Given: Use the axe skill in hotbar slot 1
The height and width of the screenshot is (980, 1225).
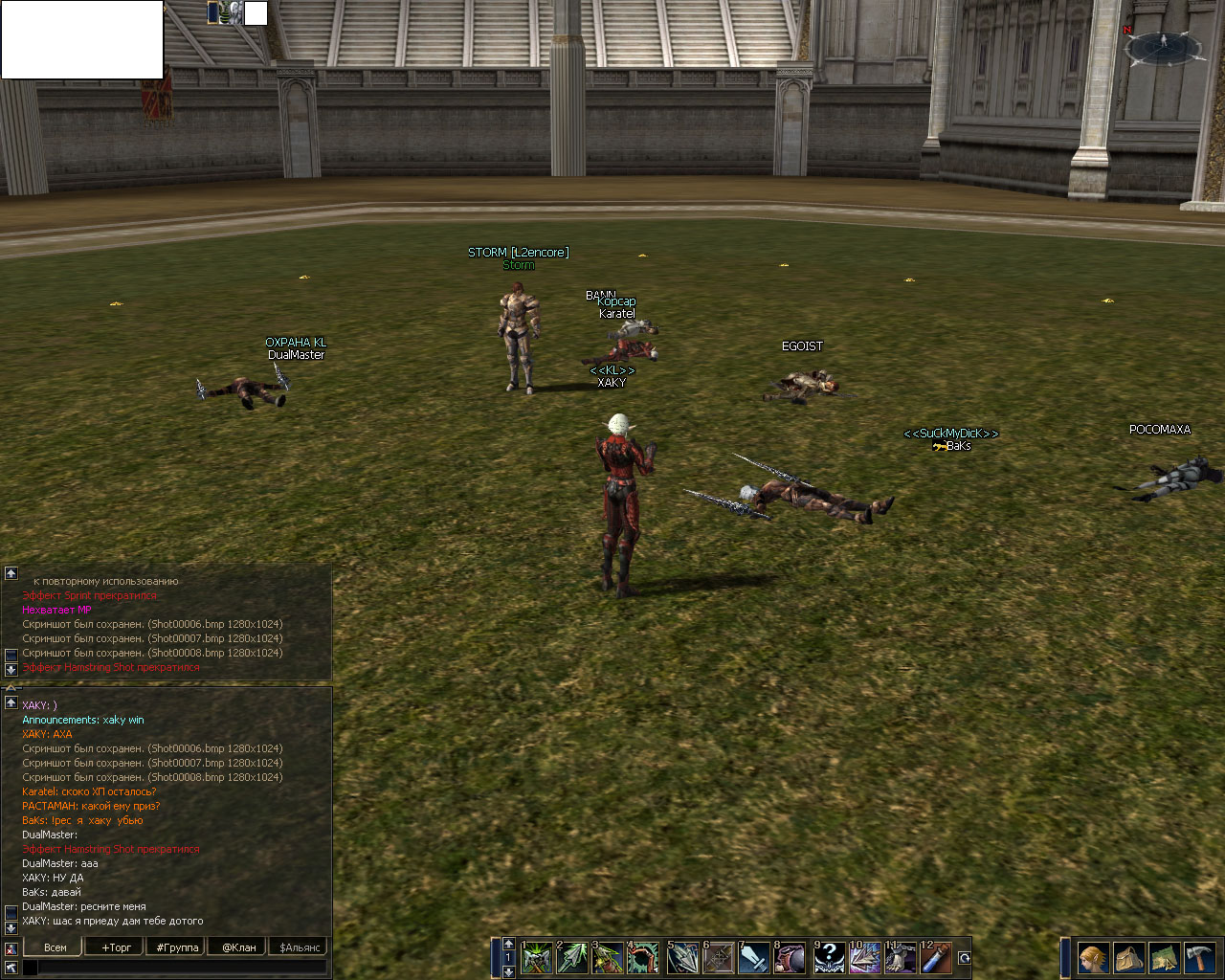Looking at the screenshot, I should pyautogui.click(x=536, y=957).
